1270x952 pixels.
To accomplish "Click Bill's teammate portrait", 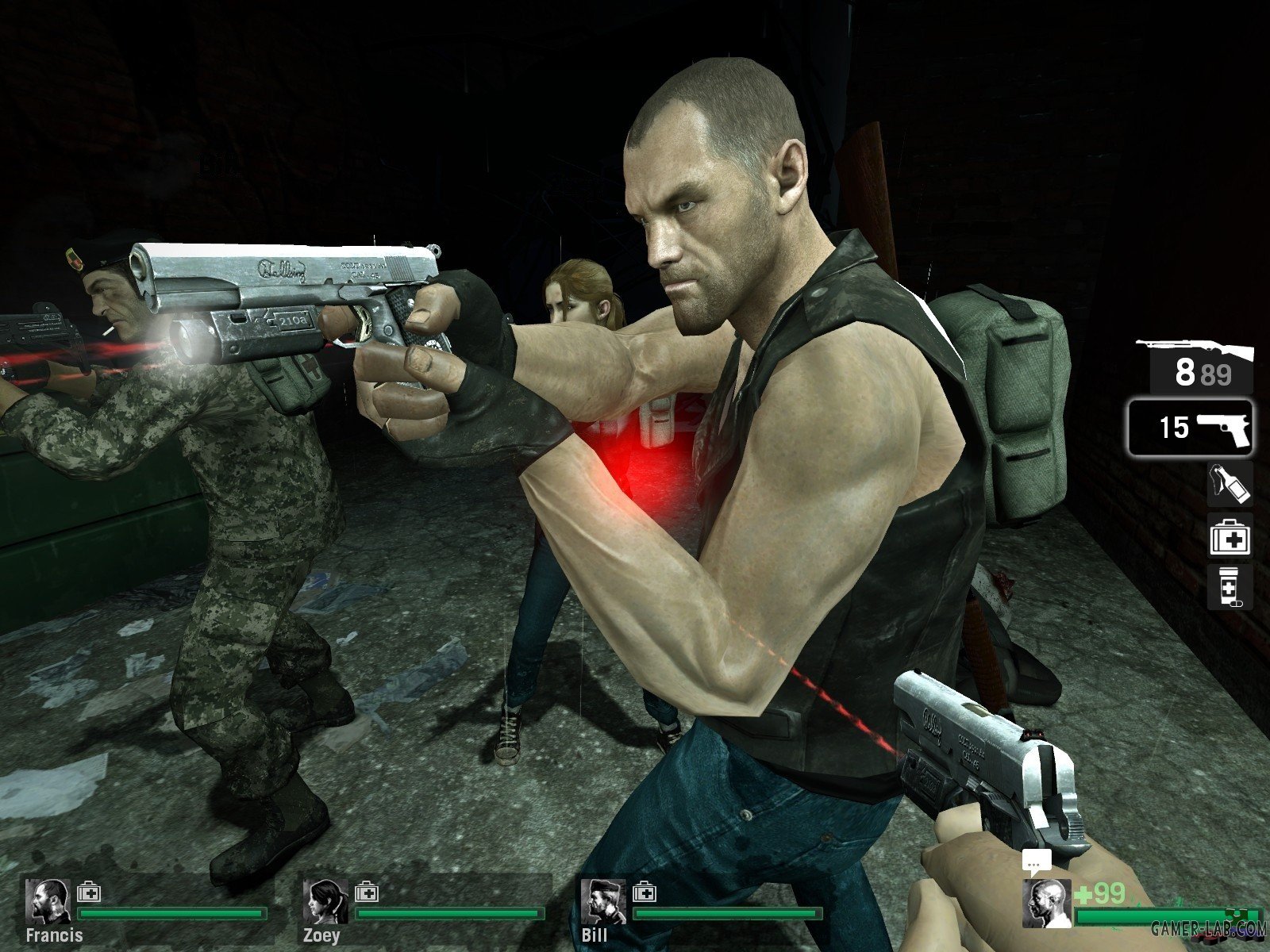I will click(x=604, y=901).
